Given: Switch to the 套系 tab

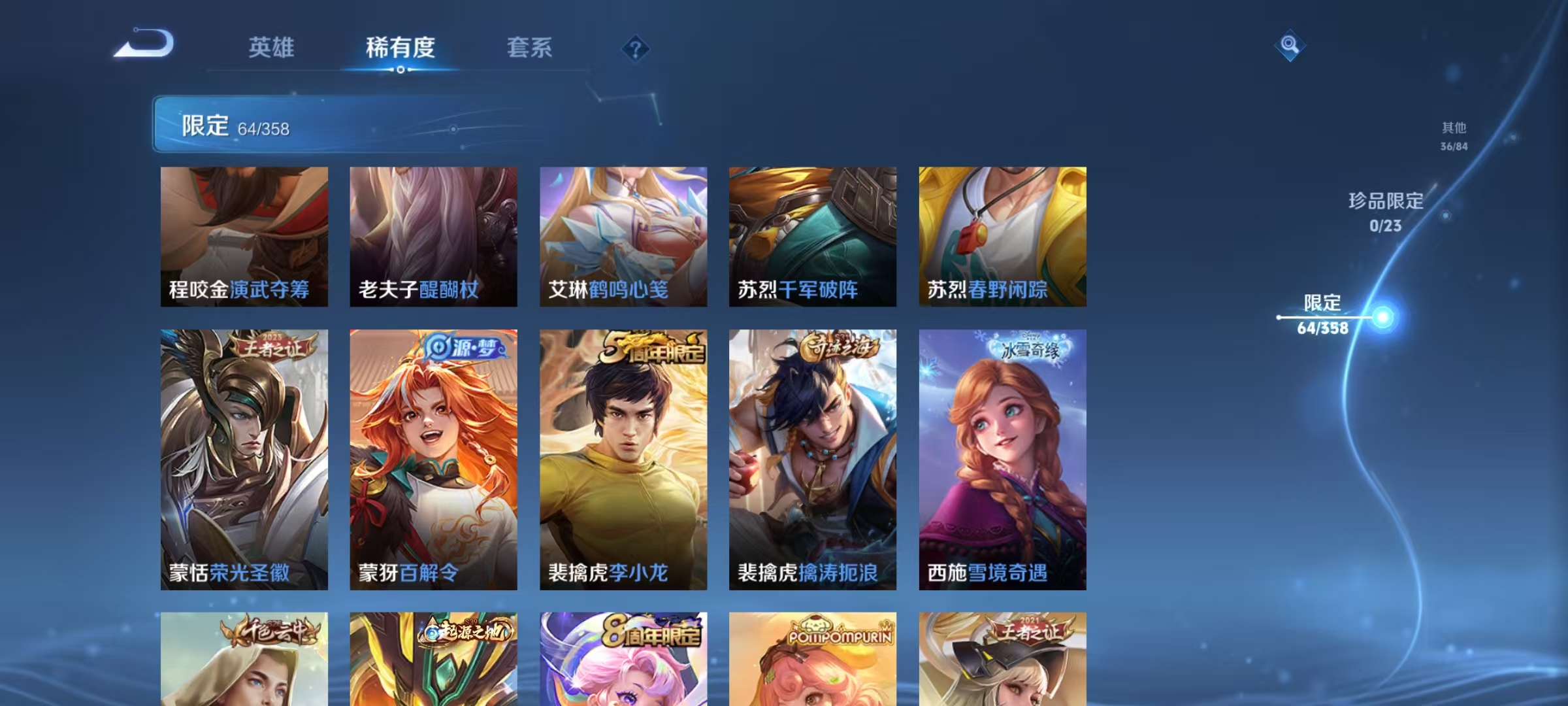Looking at the screenshot, I should [x=531, y=48].
